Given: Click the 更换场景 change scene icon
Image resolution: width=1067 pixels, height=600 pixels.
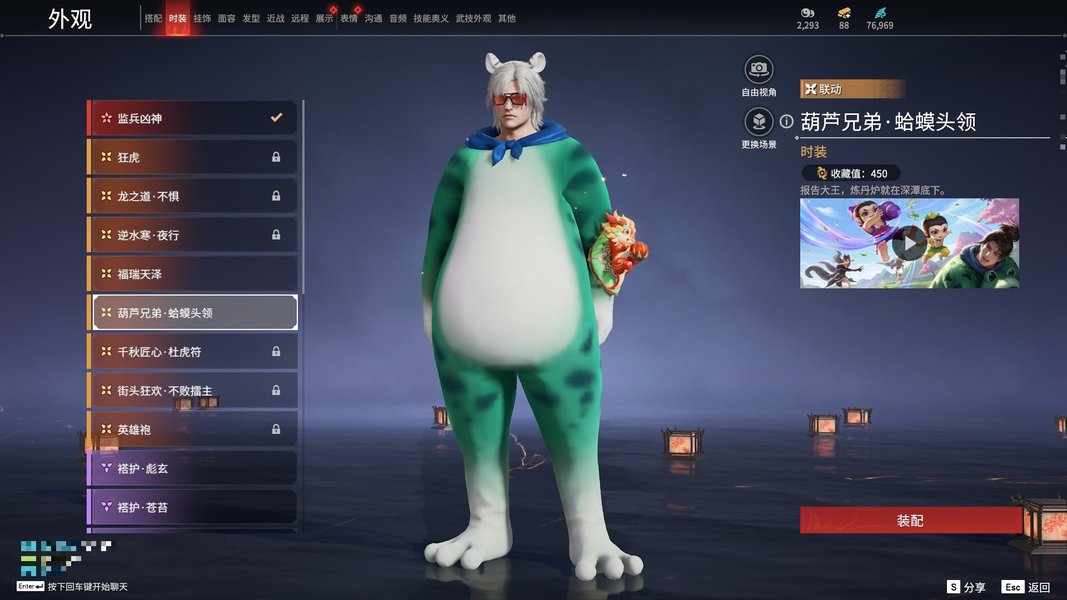Looking at the screenshot, I should tap(759, 122).
